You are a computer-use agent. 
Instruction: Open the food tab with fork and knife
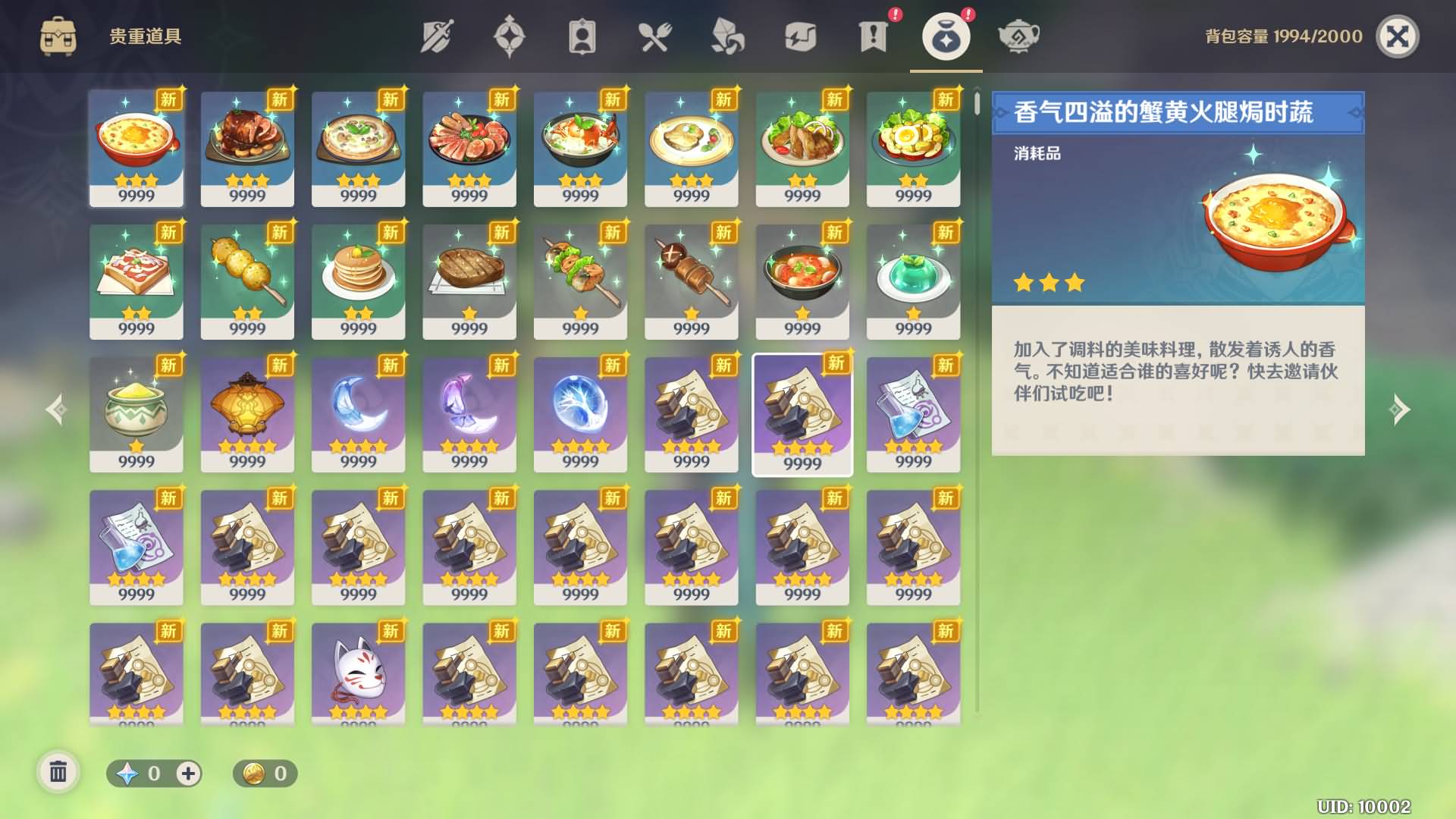pos(654,36)
